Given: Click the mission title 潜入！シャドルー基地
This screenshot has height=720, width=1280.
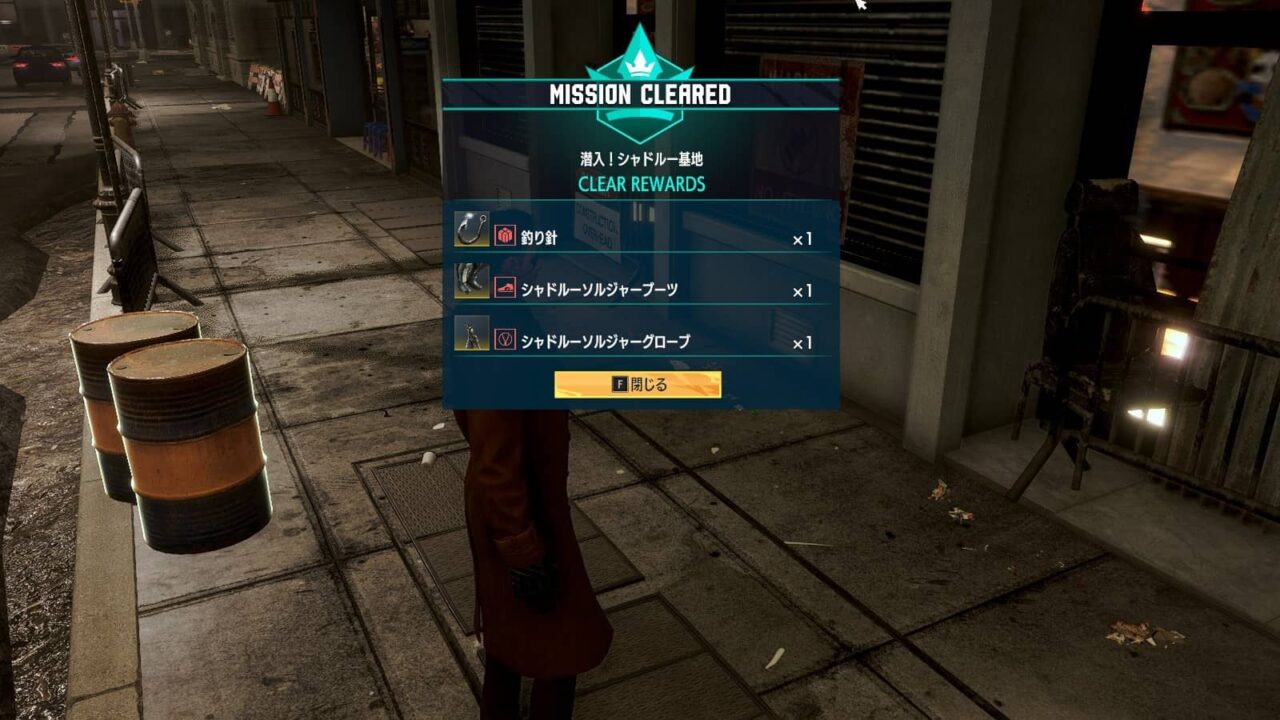Looking at the screenshot, I should (x=640, y=157).
